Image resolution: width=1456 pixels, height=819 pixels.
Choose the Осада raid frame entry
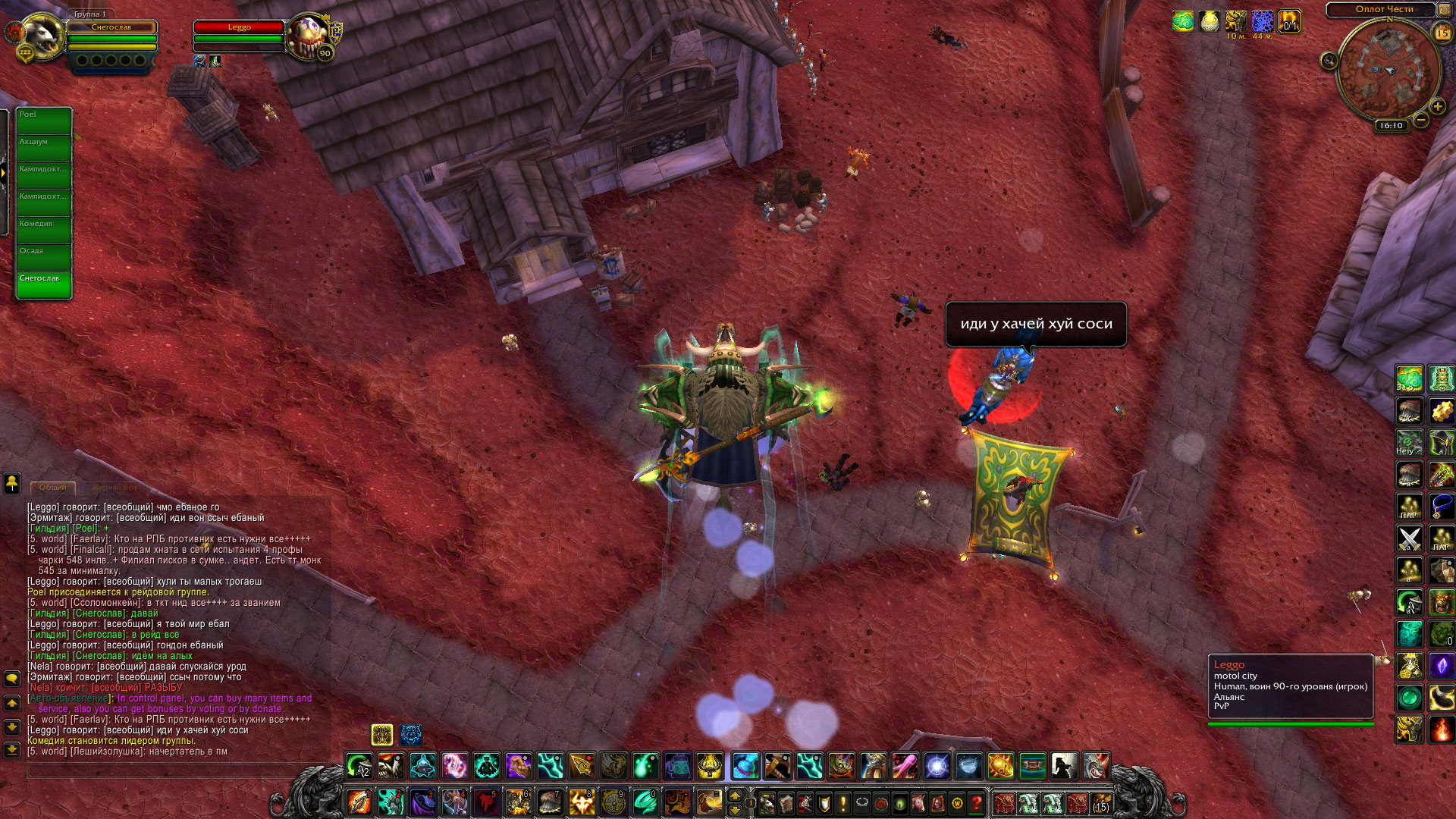tap(44, 257)
